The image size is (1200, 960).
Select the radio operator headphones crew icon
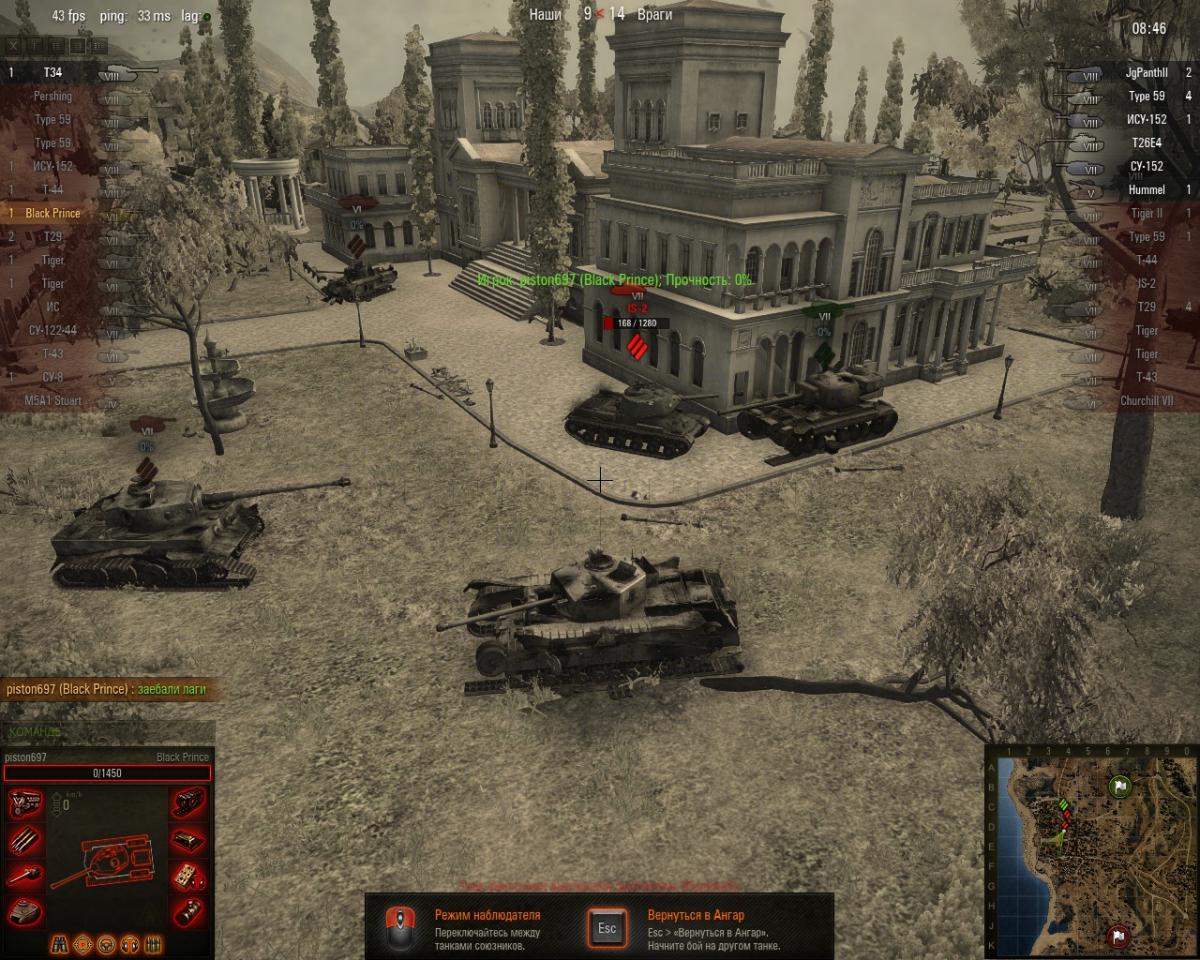coord(130,943)
